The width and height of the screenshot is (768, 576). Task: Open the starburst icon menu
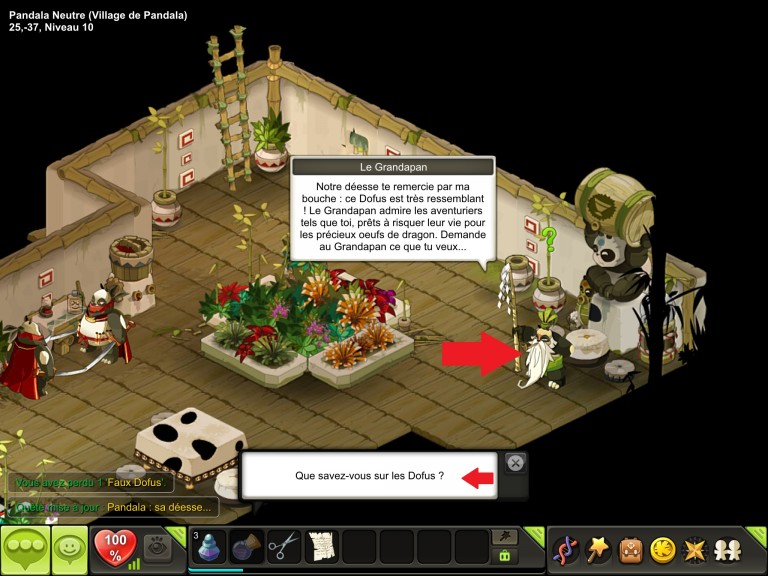[x=693, y=549]
